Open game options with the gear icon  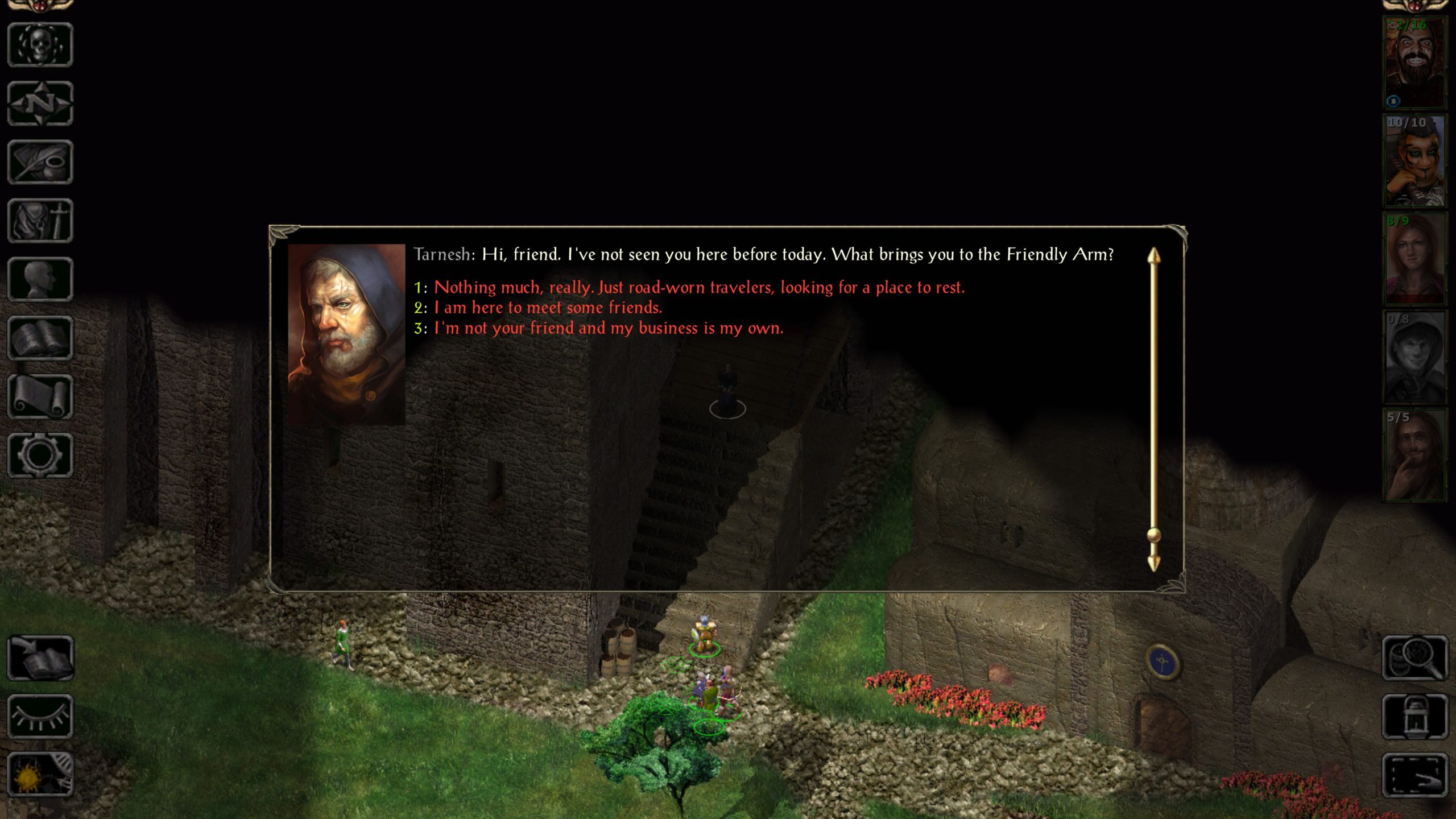click(x=40, y=455)
